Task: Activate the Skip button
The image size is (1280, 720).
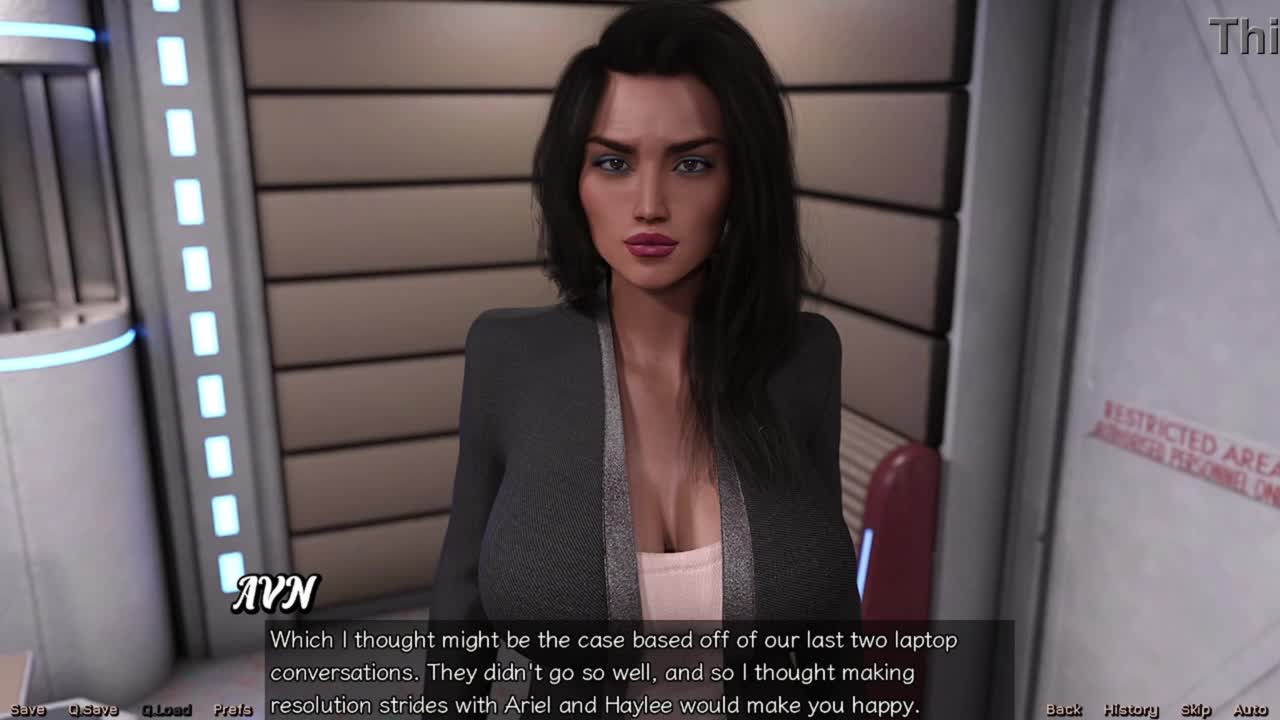Action: (1196, 710)
